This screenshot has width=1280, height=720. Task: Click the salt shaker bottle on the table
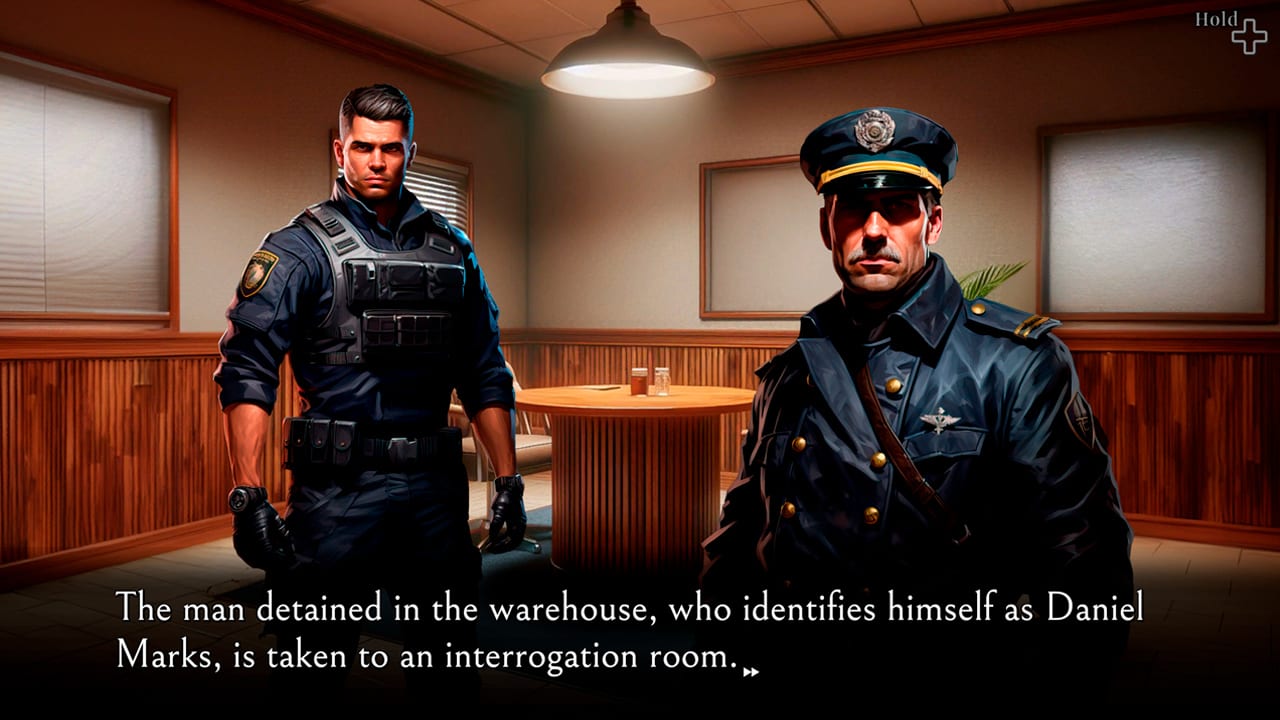[x=662, y=380]
